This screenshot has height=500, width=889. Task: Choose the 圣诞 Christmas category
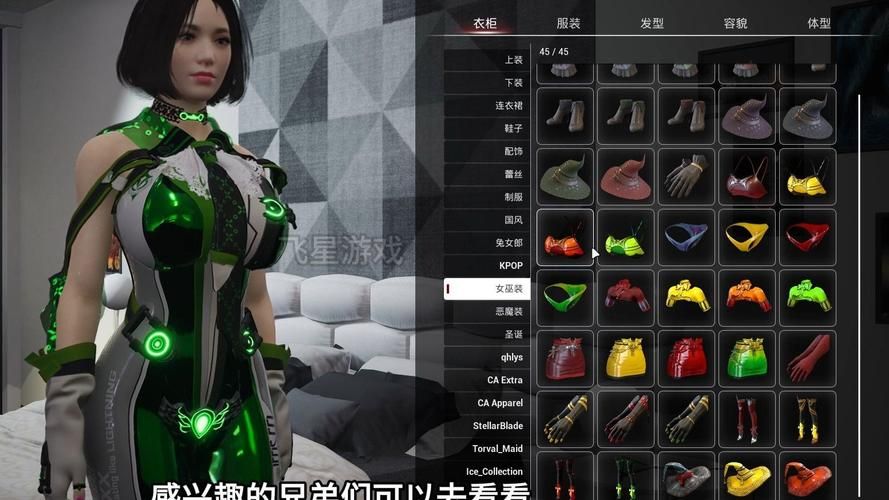coord(514,334)
